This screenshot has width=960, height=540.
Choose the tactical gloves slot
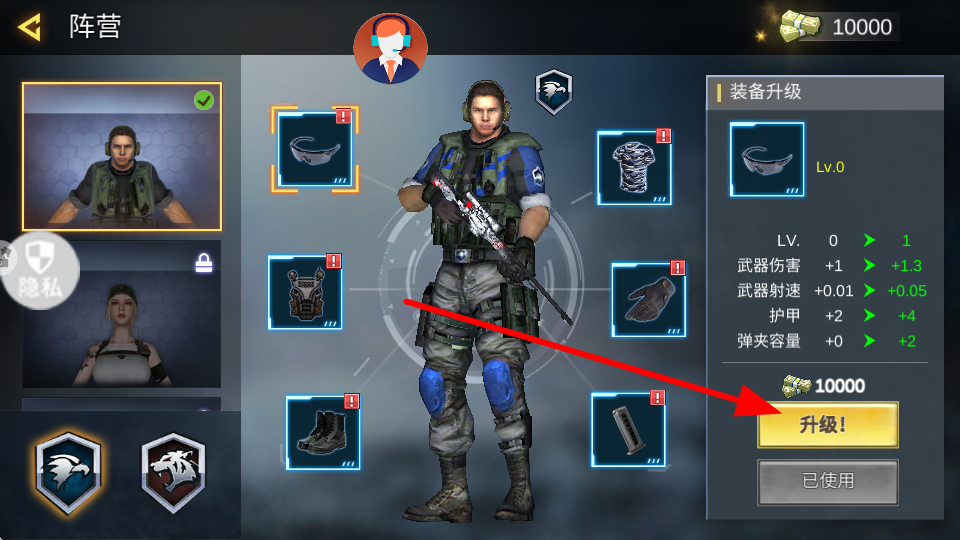pyautogui.click(x=648, y=299)
